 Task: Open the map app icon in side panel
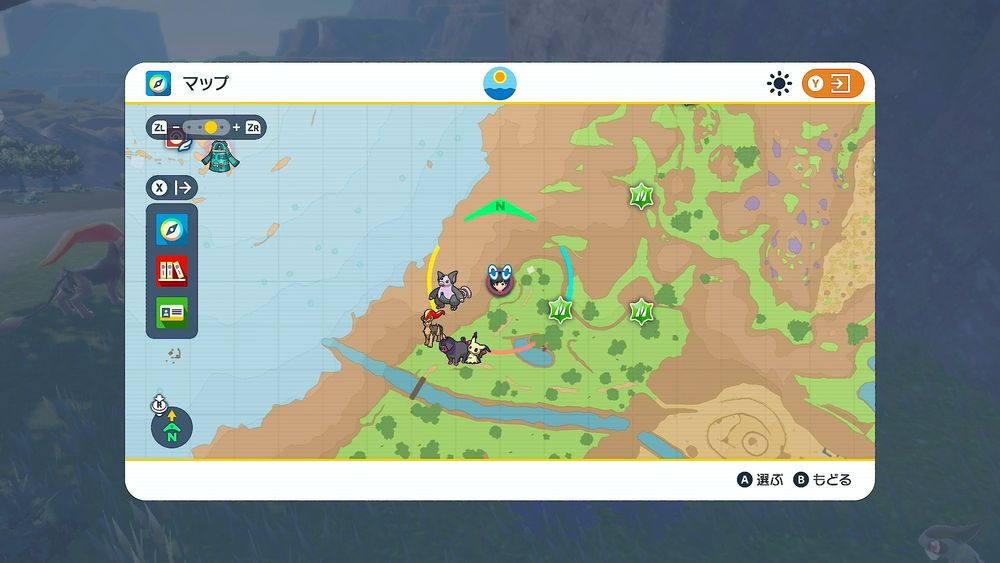pyautogui.click(x=172, y=230)
